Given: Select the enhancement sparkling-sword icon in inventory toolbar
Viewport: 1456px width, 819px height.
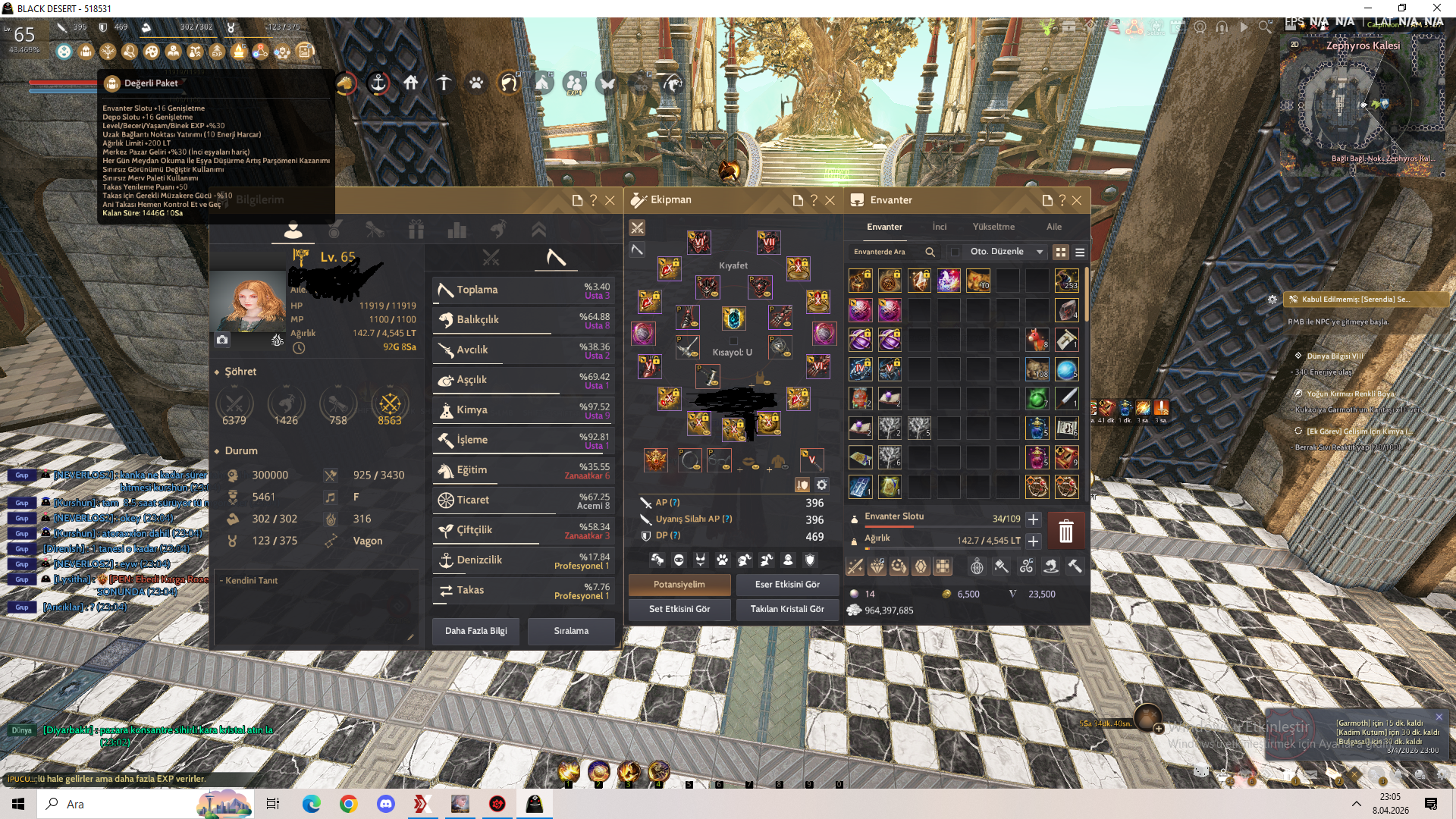Looking at the screenshot, I should coord(855,566).
